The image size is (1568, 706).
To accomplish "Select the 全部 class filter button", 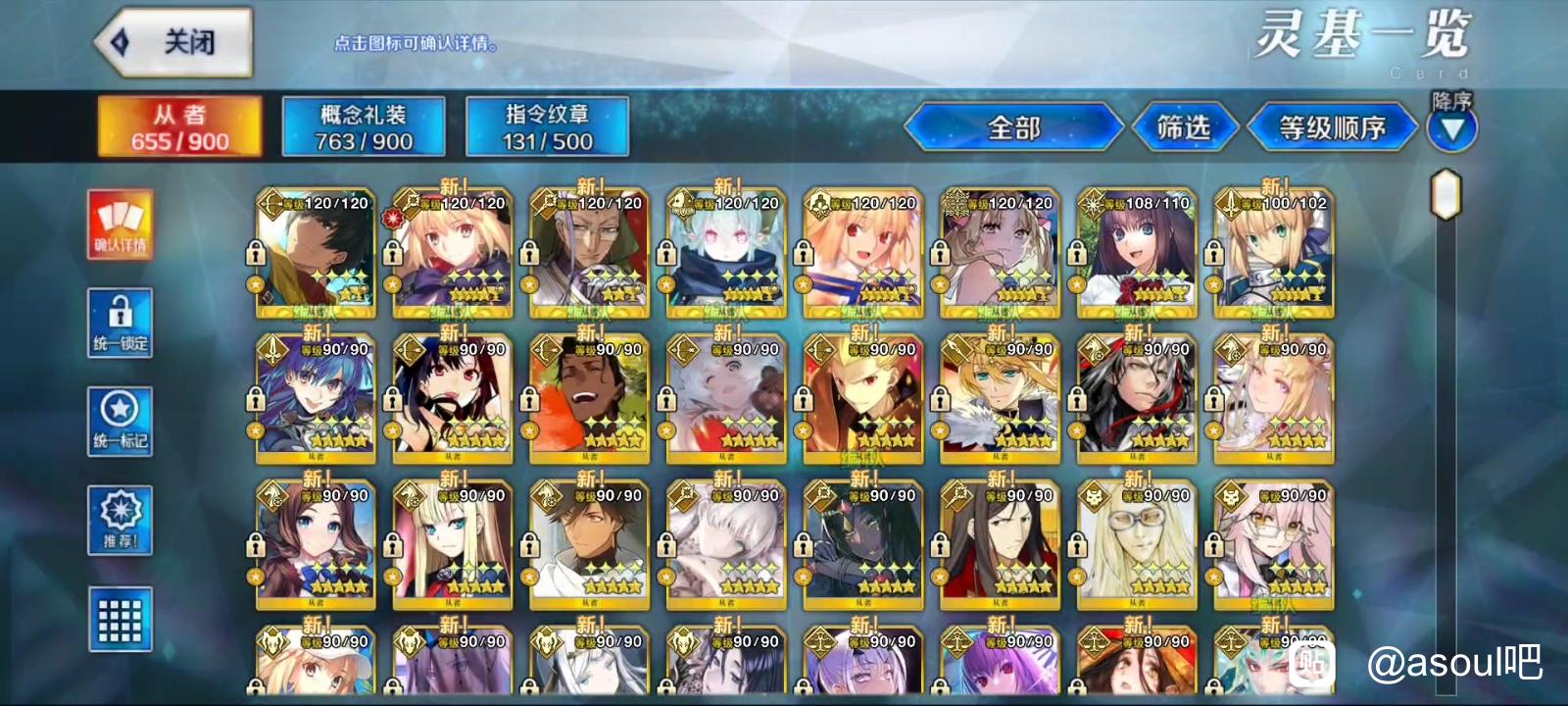I will [1013, 127].
